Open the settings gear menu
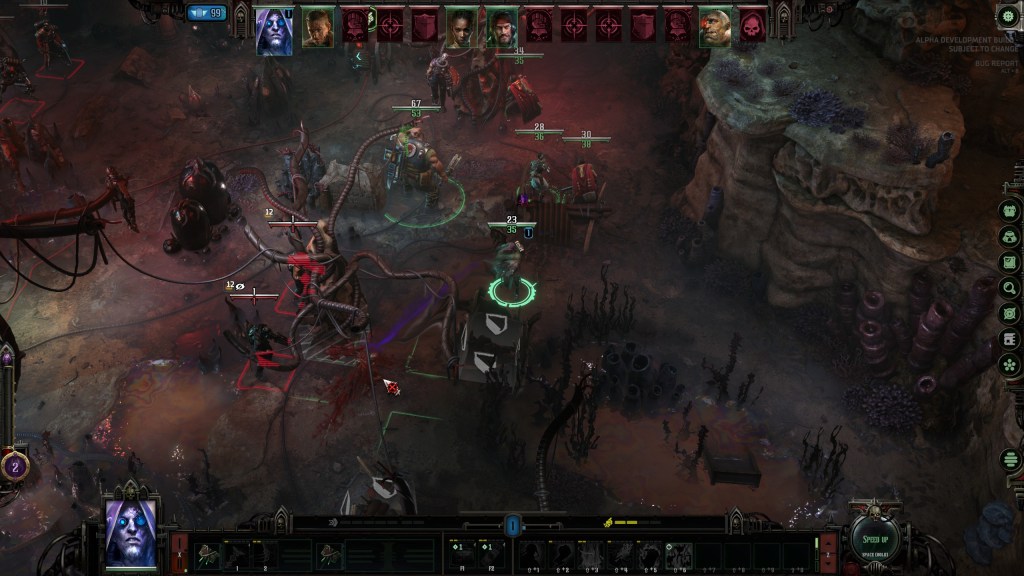1024x576 pixels. pyautogui.click(x=1008, y=18)
